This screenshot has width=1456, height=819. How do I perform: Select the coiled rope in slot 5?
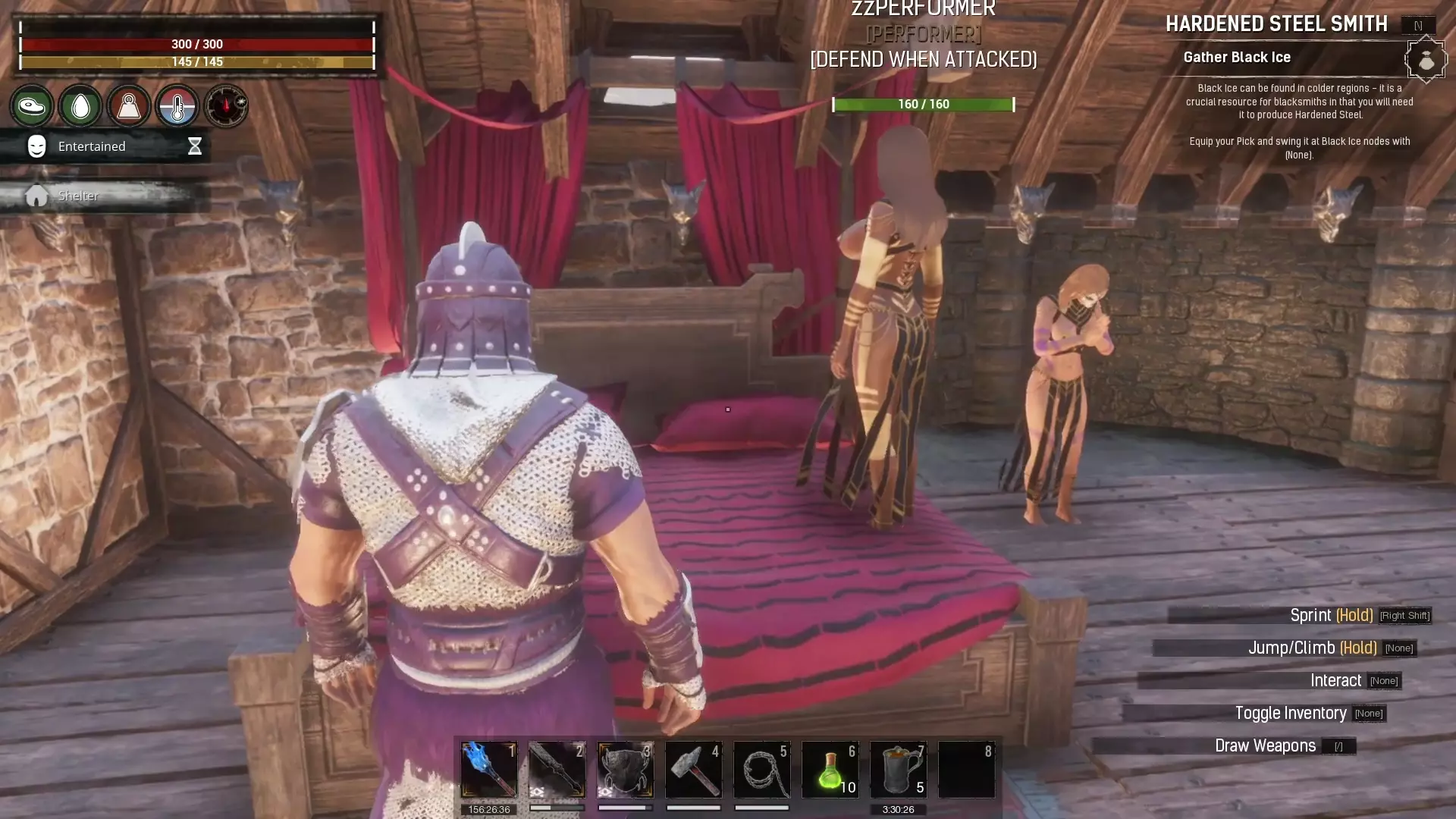[761, 769]
